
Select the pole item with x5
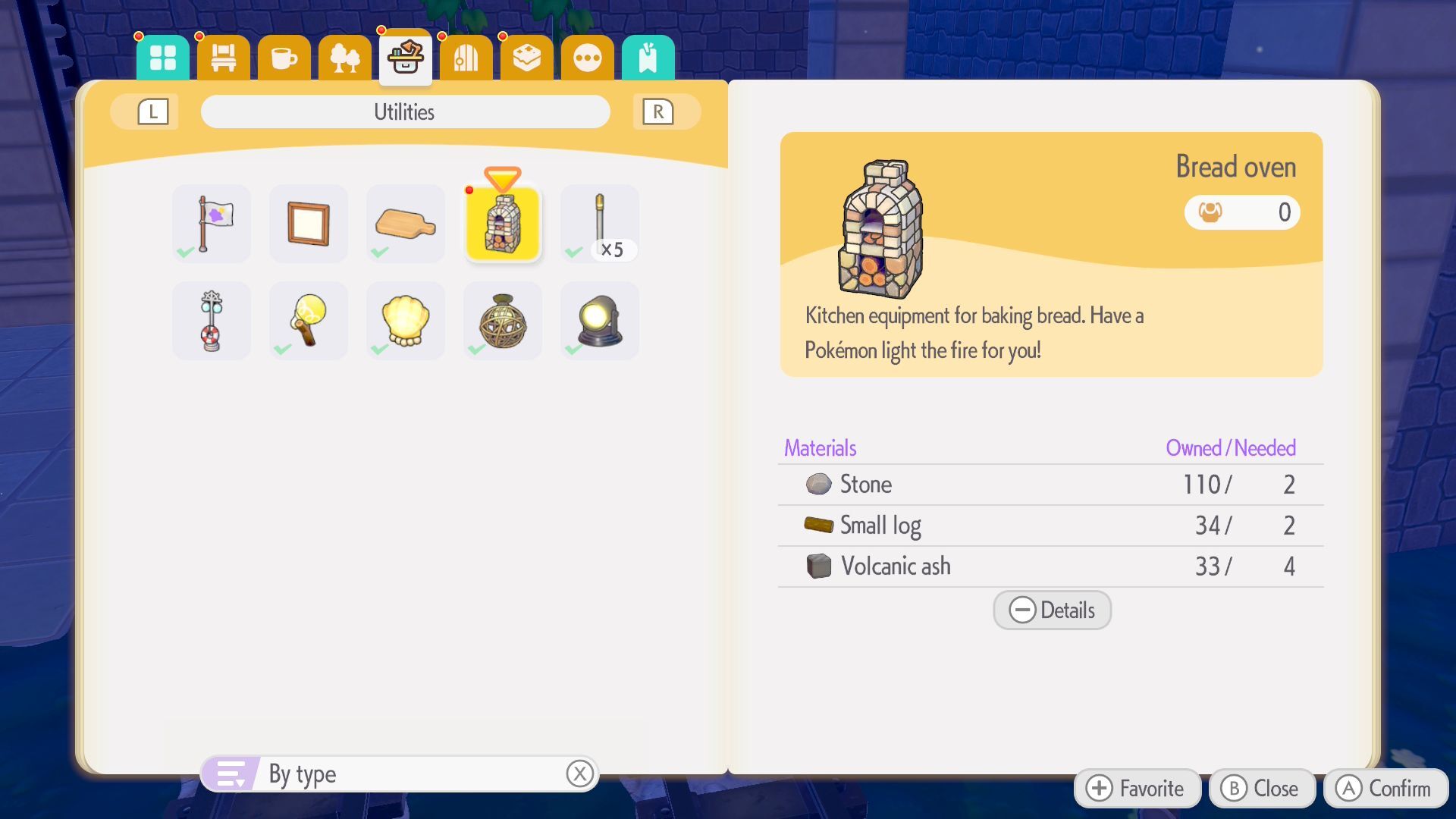tap(600, 224)
